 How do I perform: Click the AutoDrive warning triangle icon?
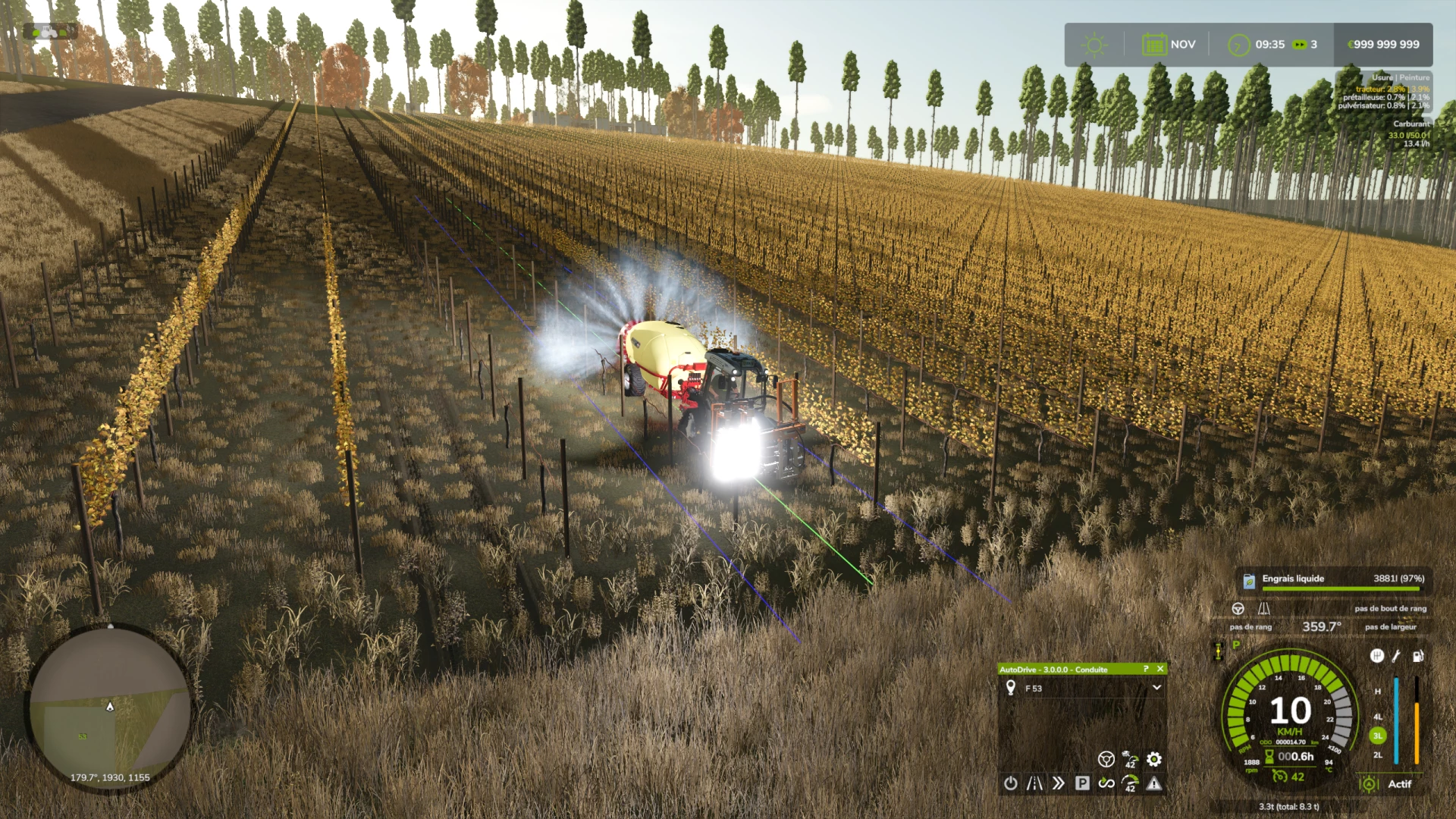pos(1154,783)
